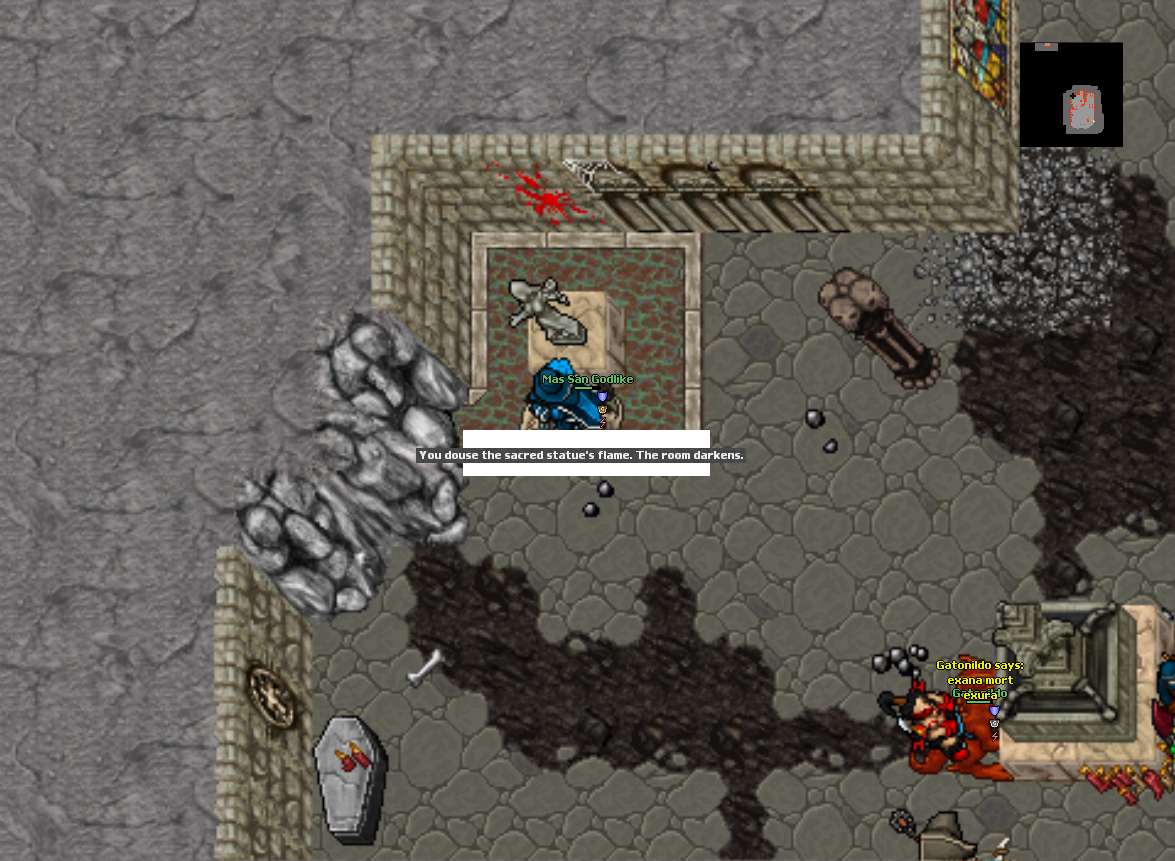
Task: Click the minimap in the corner
Action: pyautogui.click(x=1071, y=95)
